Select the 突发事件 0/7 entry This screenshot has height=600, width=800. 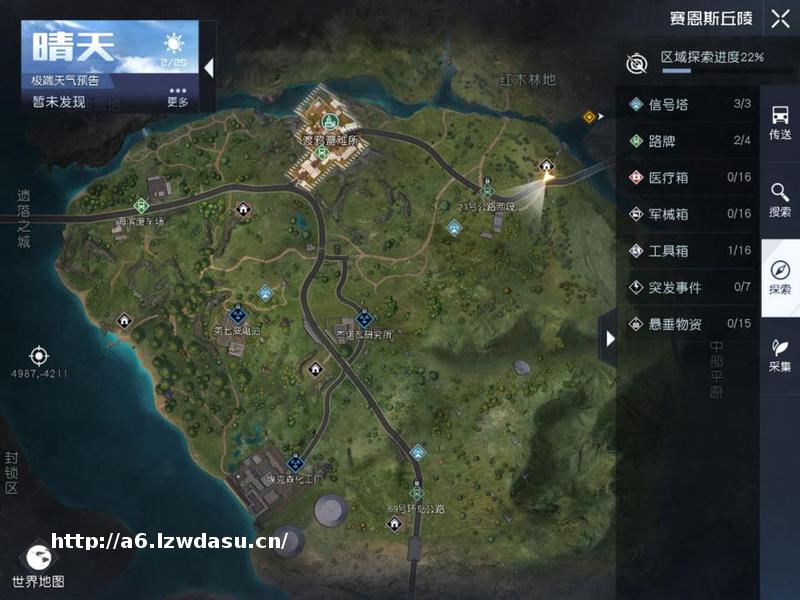[x=690, y=288]
